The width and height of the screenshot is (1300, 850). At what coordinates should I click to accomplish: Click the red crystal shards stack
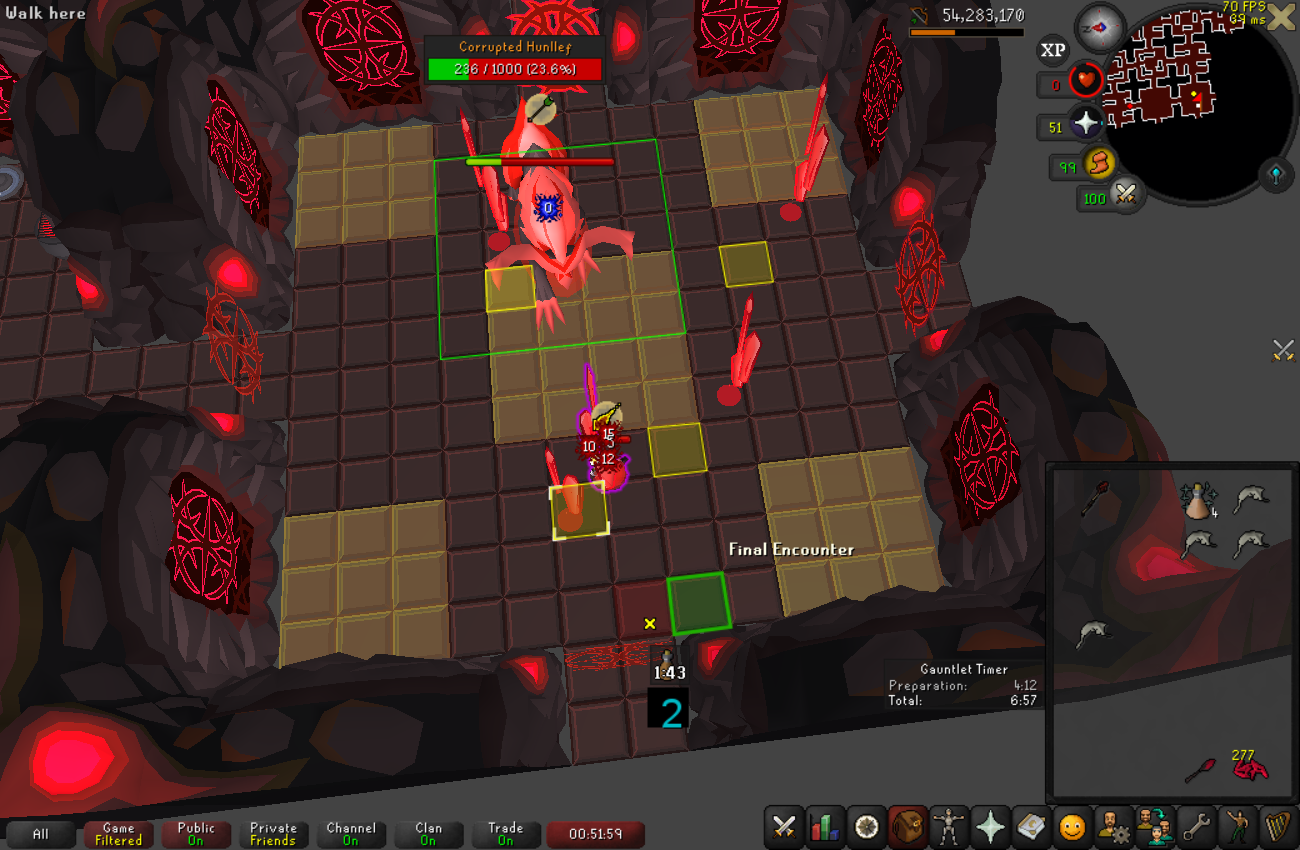click(1249, 768)
